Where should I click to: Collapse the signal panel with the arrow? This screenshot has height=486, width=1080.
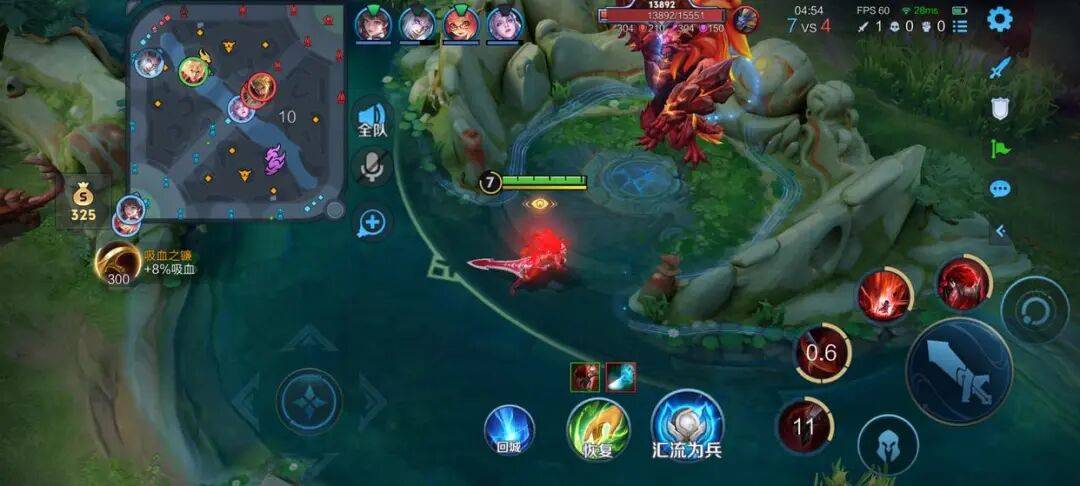(x=999, y=231)
